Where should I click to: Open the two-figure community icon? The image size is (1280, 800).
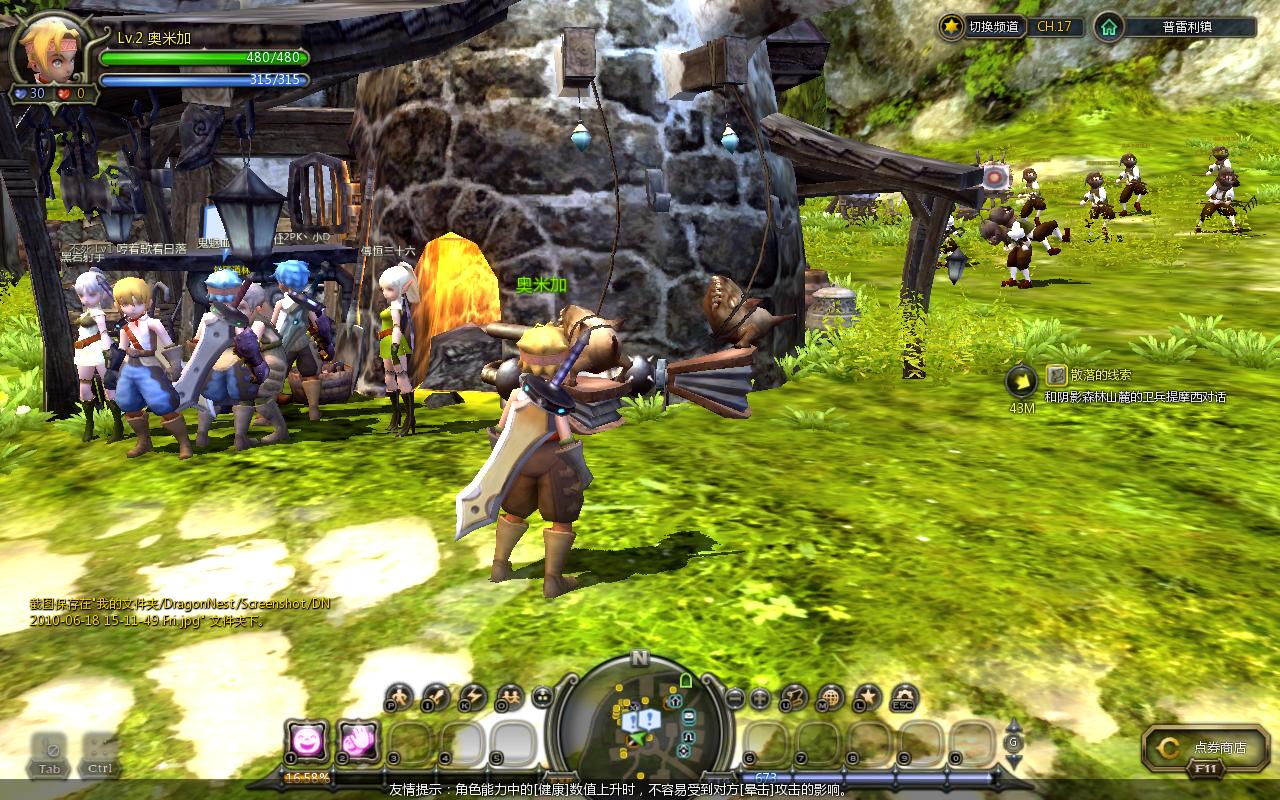point(509,695)
